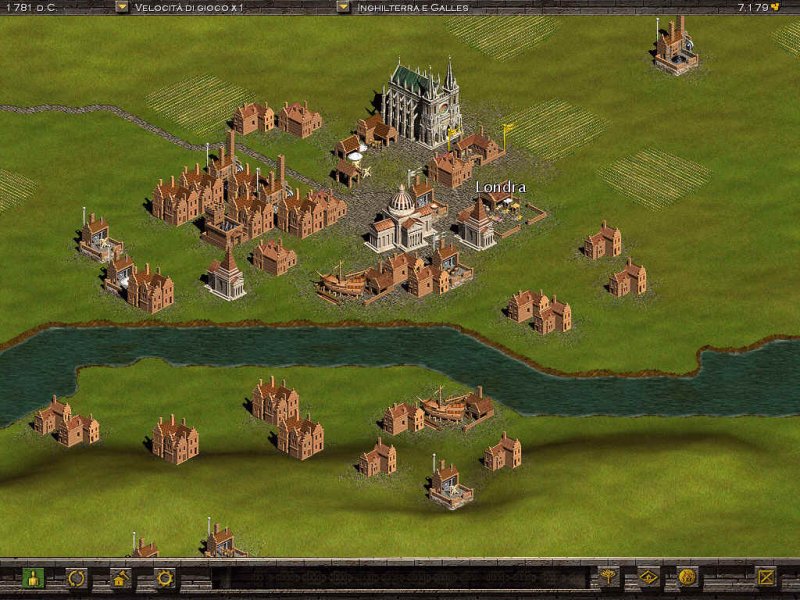Activate the house icon button
The image size is (800, 600).
[120, 577]
